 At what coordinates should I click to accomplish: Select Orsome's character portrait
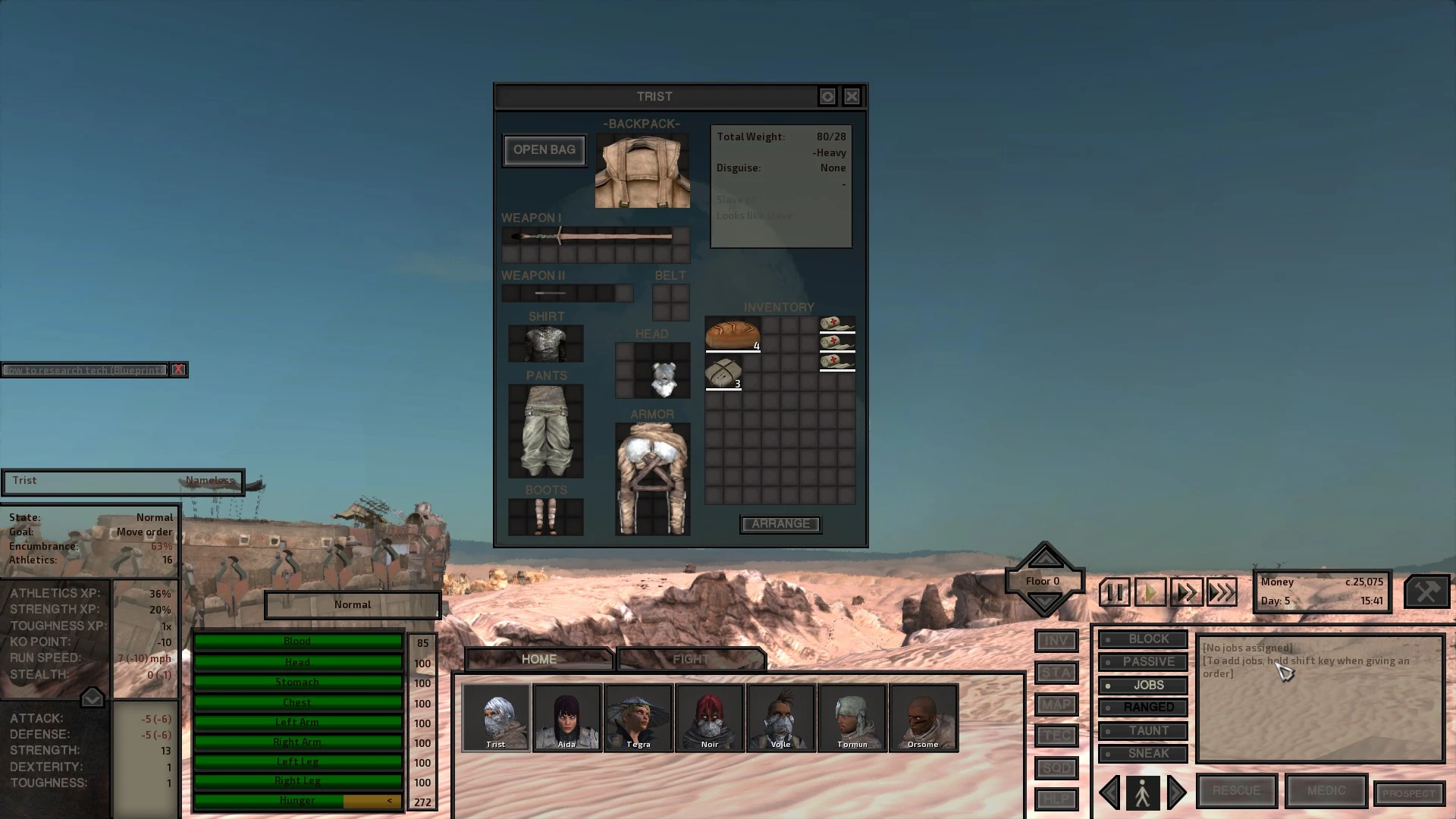[x=924, y=717]
